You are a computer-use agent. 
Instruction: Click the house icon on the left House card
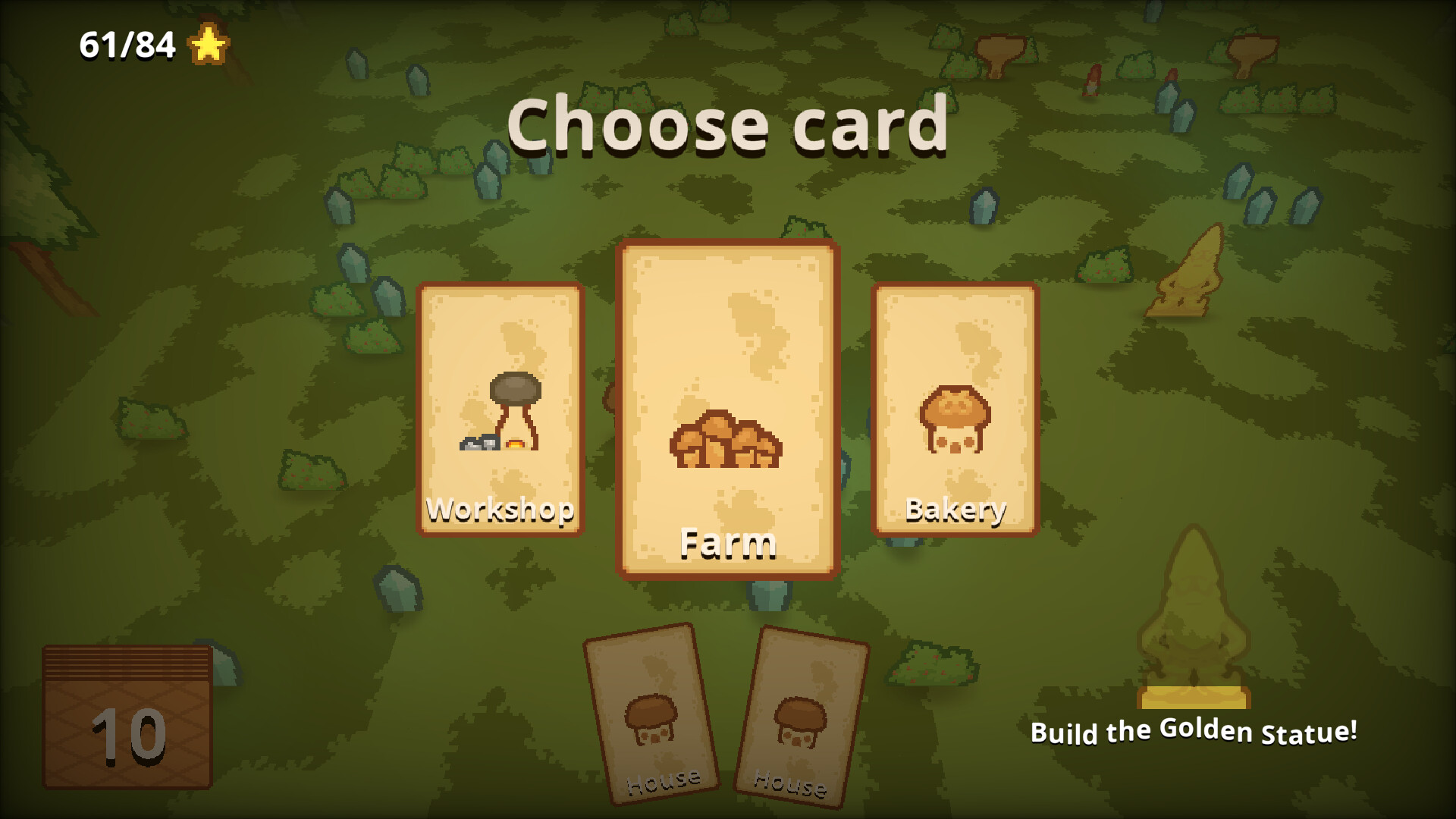click(x=651, y=720)
